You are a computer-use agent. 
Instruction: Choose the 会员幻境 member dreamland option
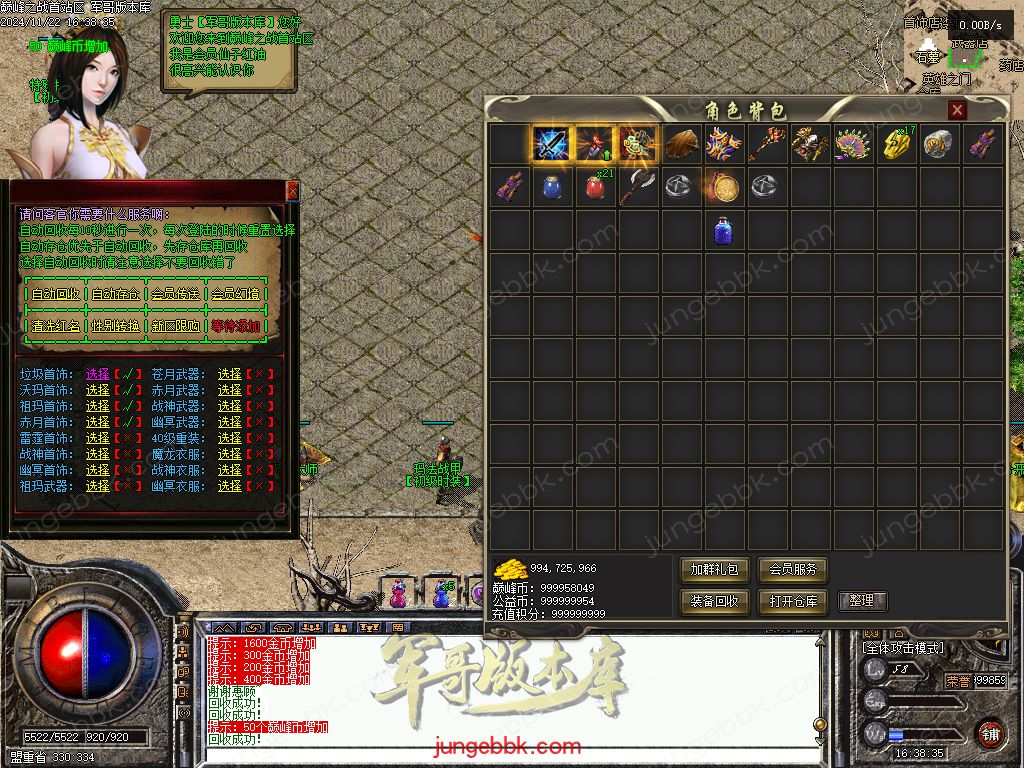[235, 294]
